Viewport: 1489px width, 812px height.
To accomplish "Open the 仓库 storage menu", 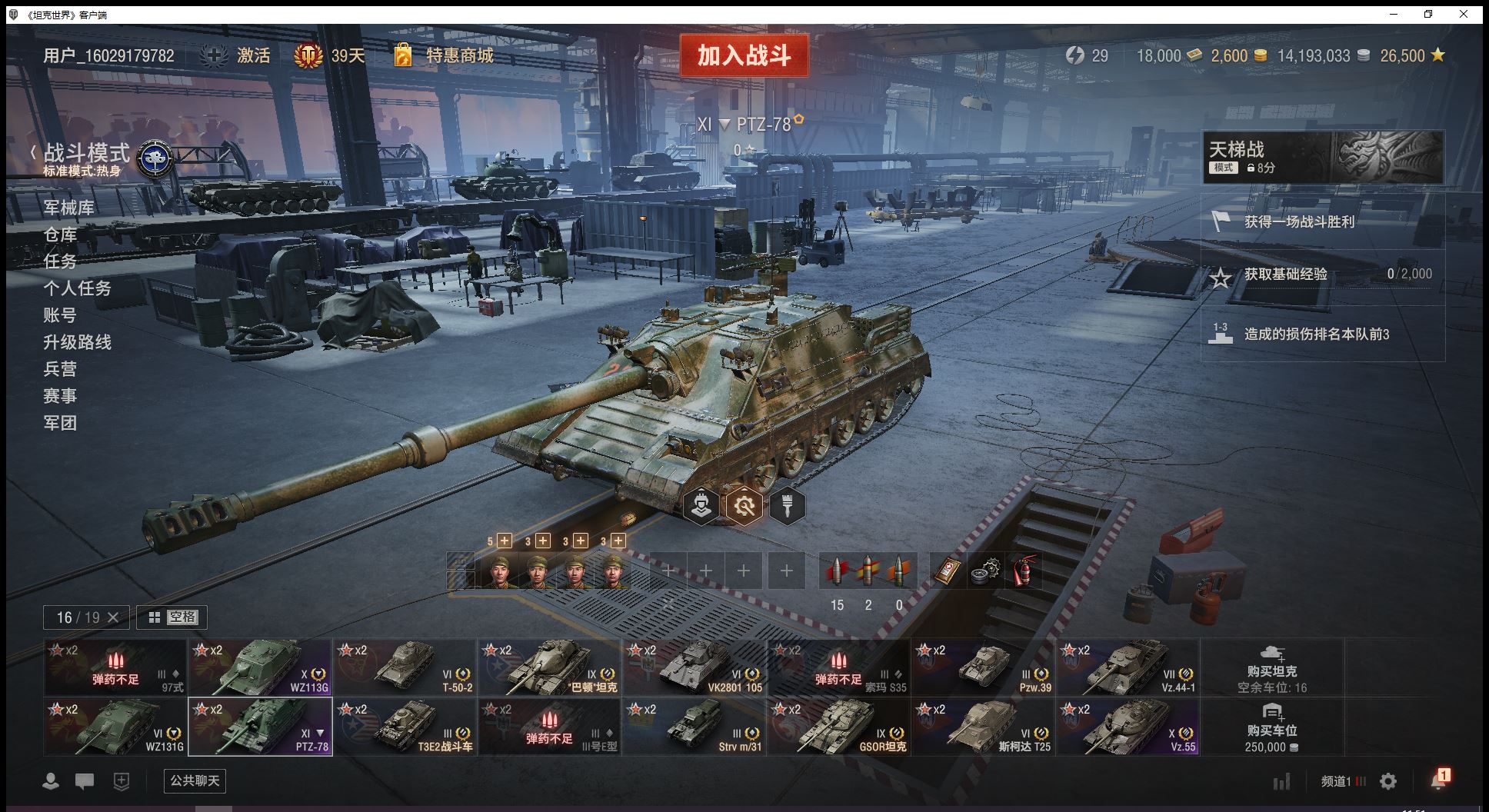I will pyautogui.click(x=60, y=235).
